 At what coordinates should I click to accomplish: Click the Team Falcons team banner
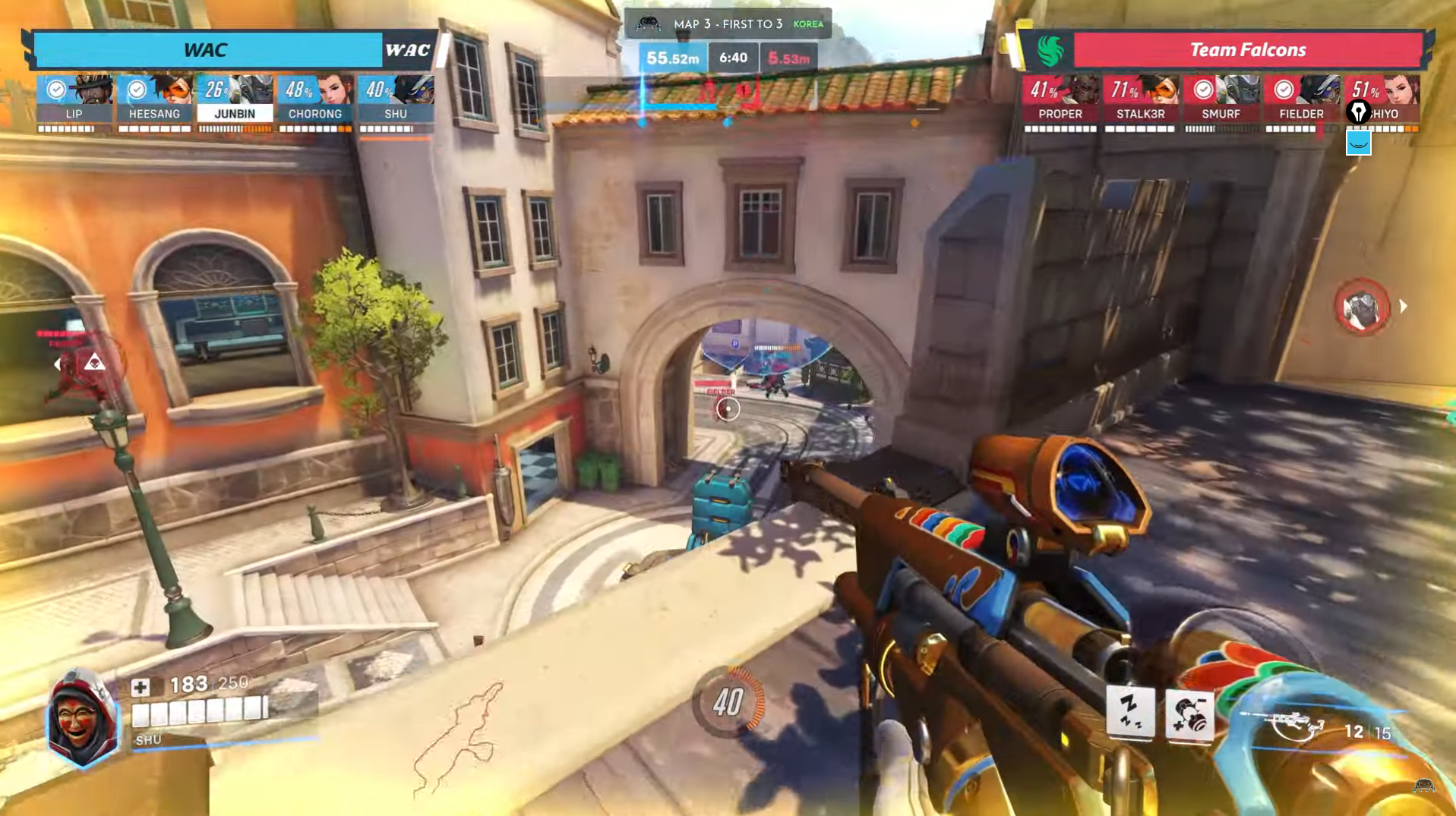pyautogui.click(x=1246, y=50)
